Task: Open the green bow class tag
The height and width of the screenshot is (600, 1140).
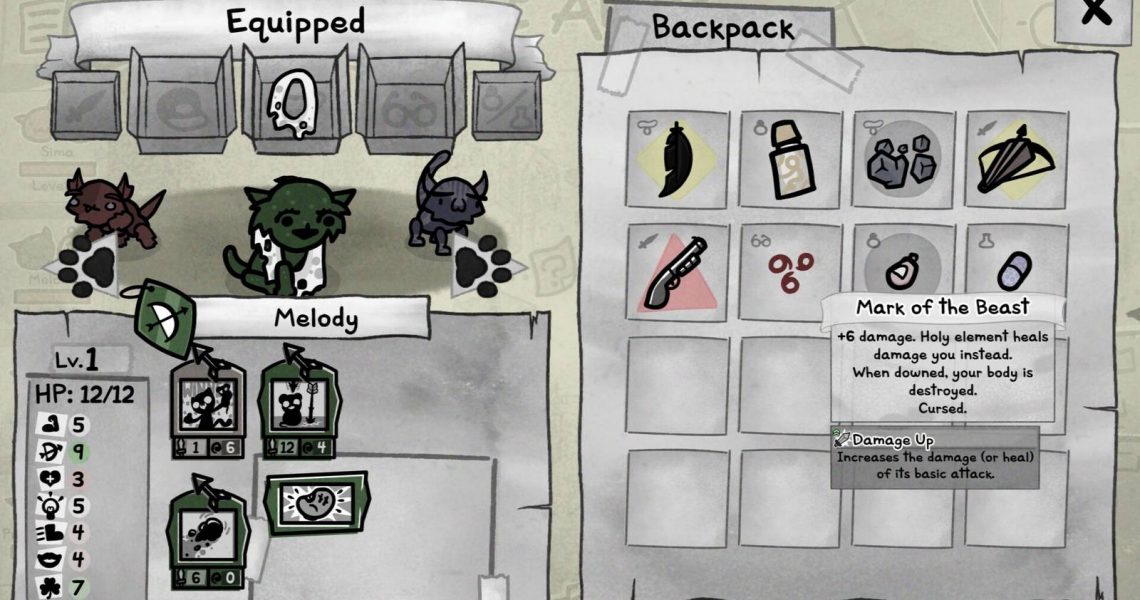Action: click(x=162, y=318)
